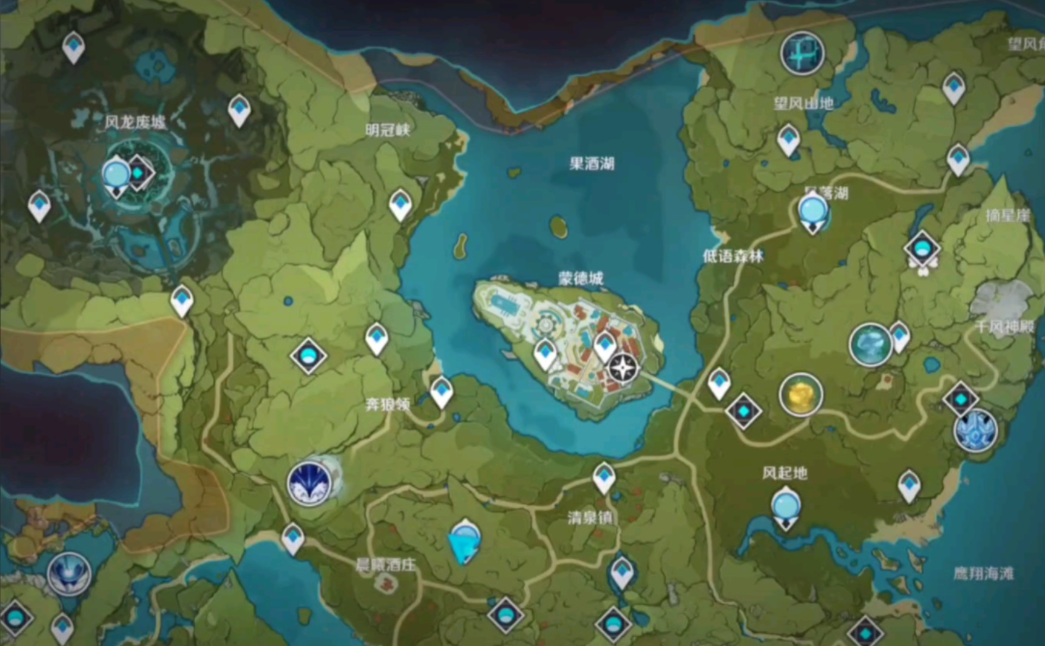The width and height of the screenshot is (1045, 646).
Task: Click the player location compass marker in 蒙德城
Action: [x=623, y=368]
